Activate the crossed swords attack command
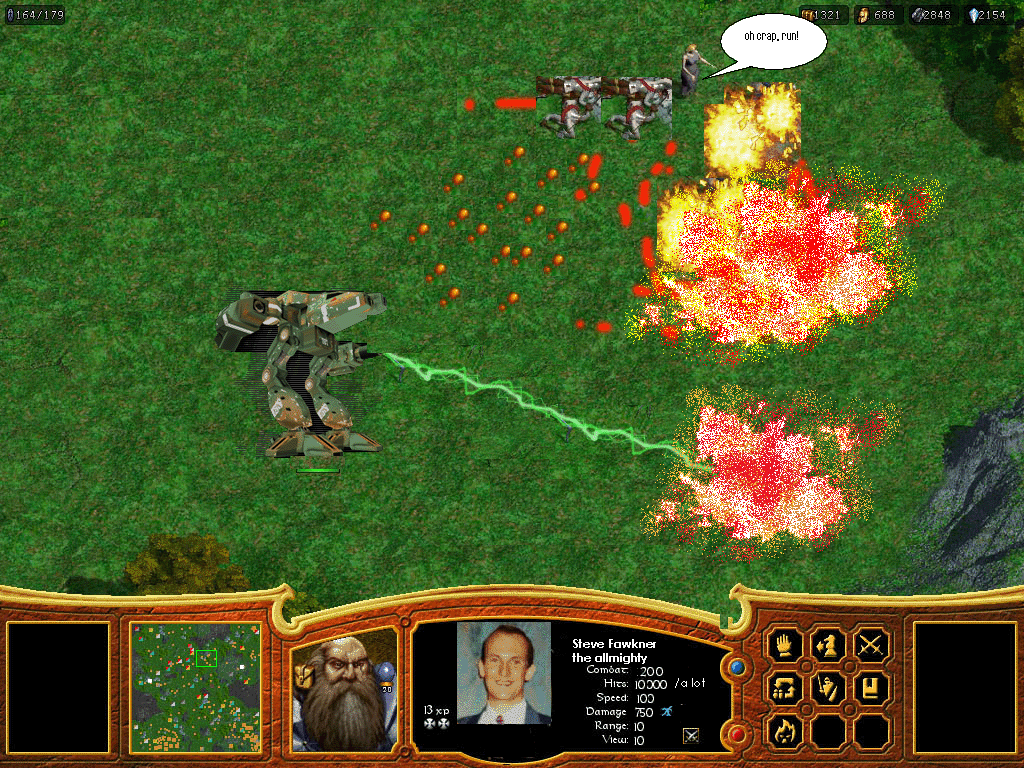1024x768 pixels. [872, 645]
